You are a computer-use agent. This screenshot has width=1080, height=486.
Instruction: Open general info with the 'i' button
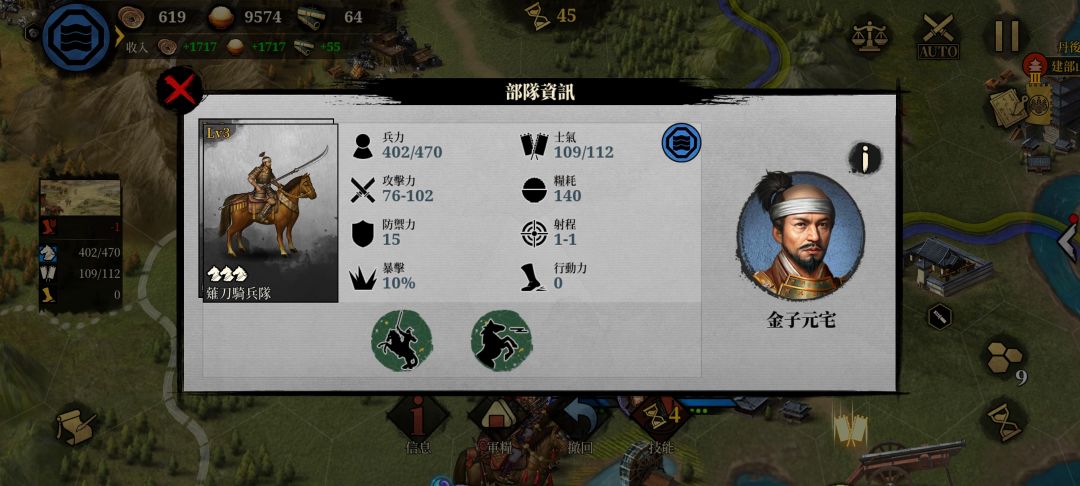[865, 158]
